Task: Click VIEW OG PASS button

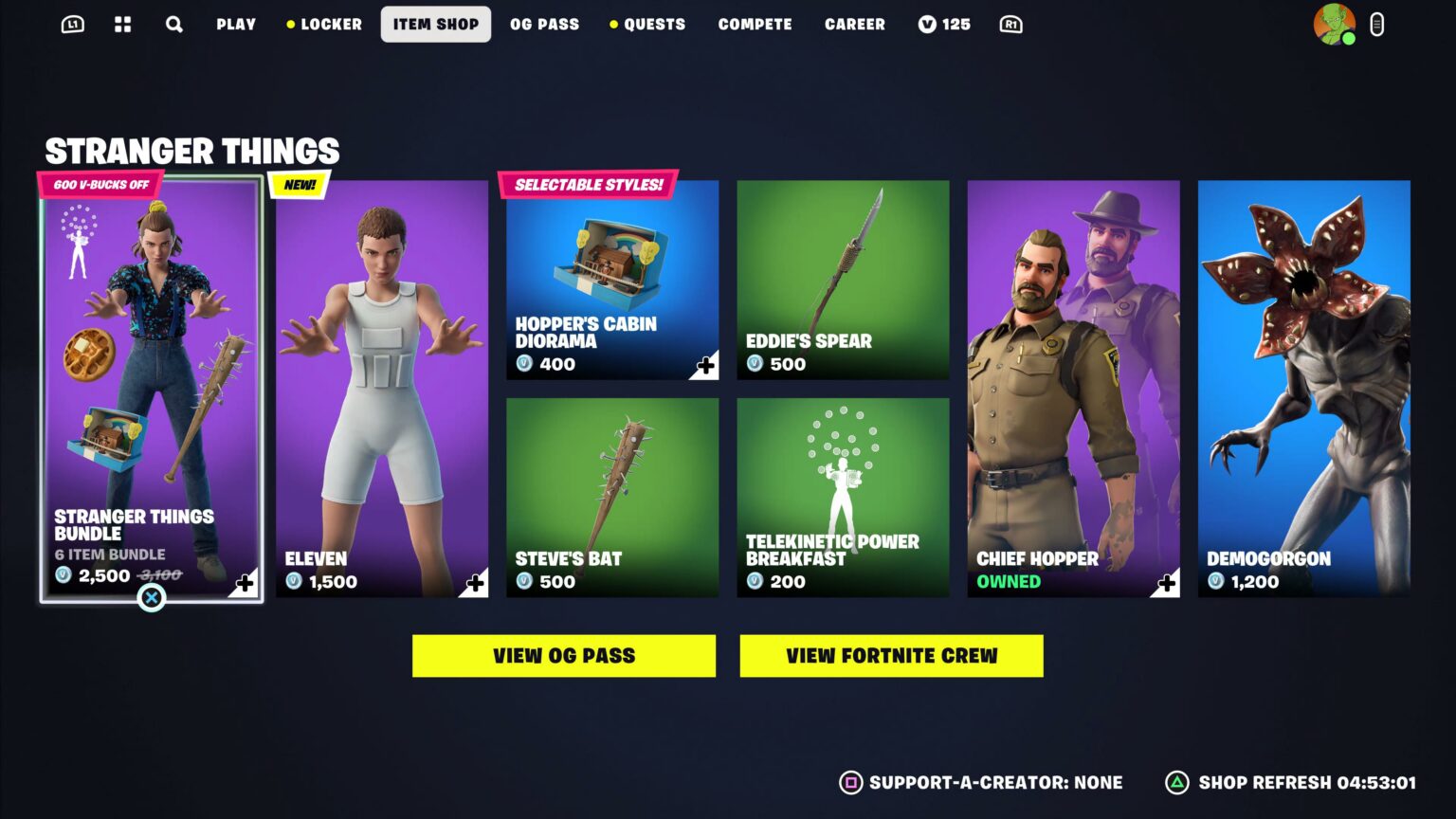Action: pos(563,655)
